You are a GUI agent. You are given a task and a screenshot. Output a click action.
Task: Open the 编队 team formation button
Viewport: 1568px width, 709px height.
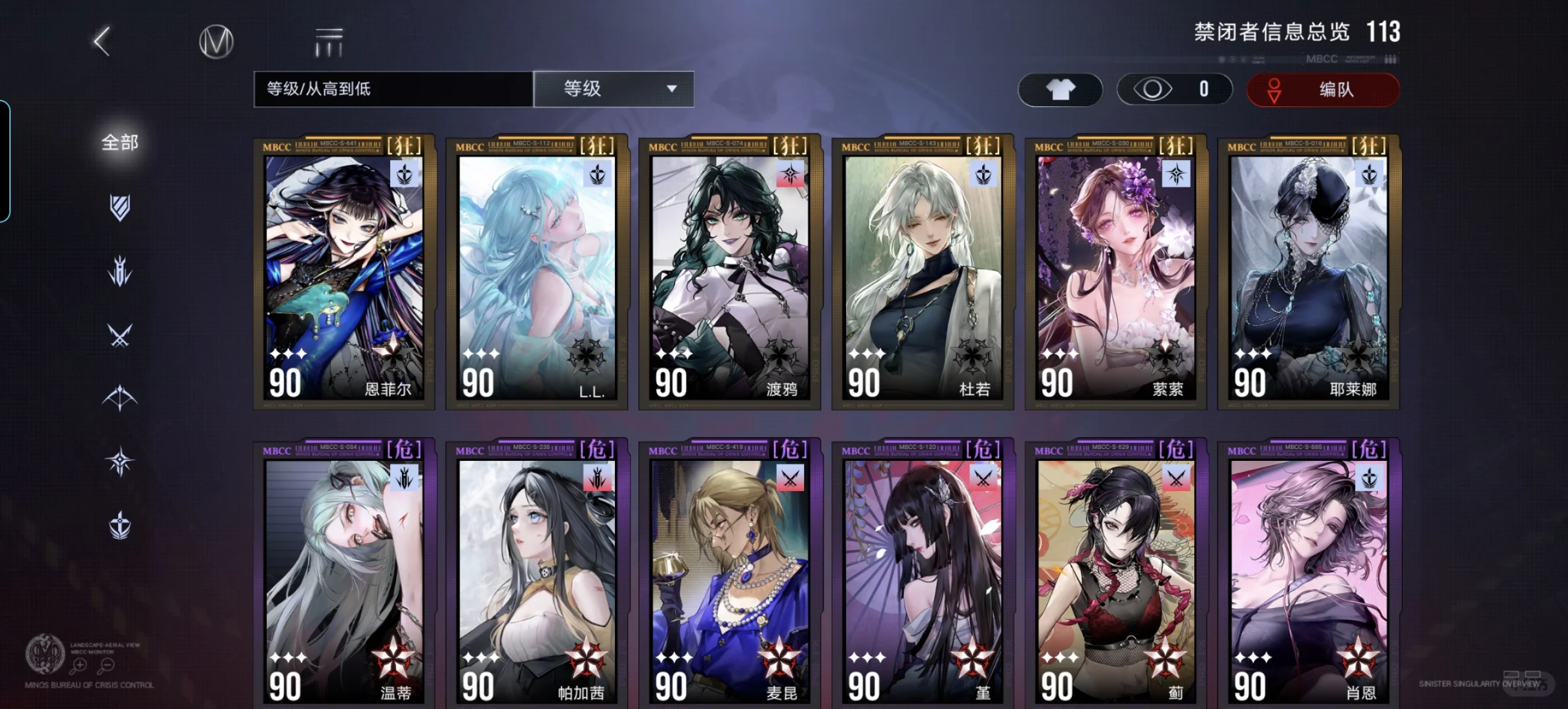pyautogui.click(x=1322, y=89)
